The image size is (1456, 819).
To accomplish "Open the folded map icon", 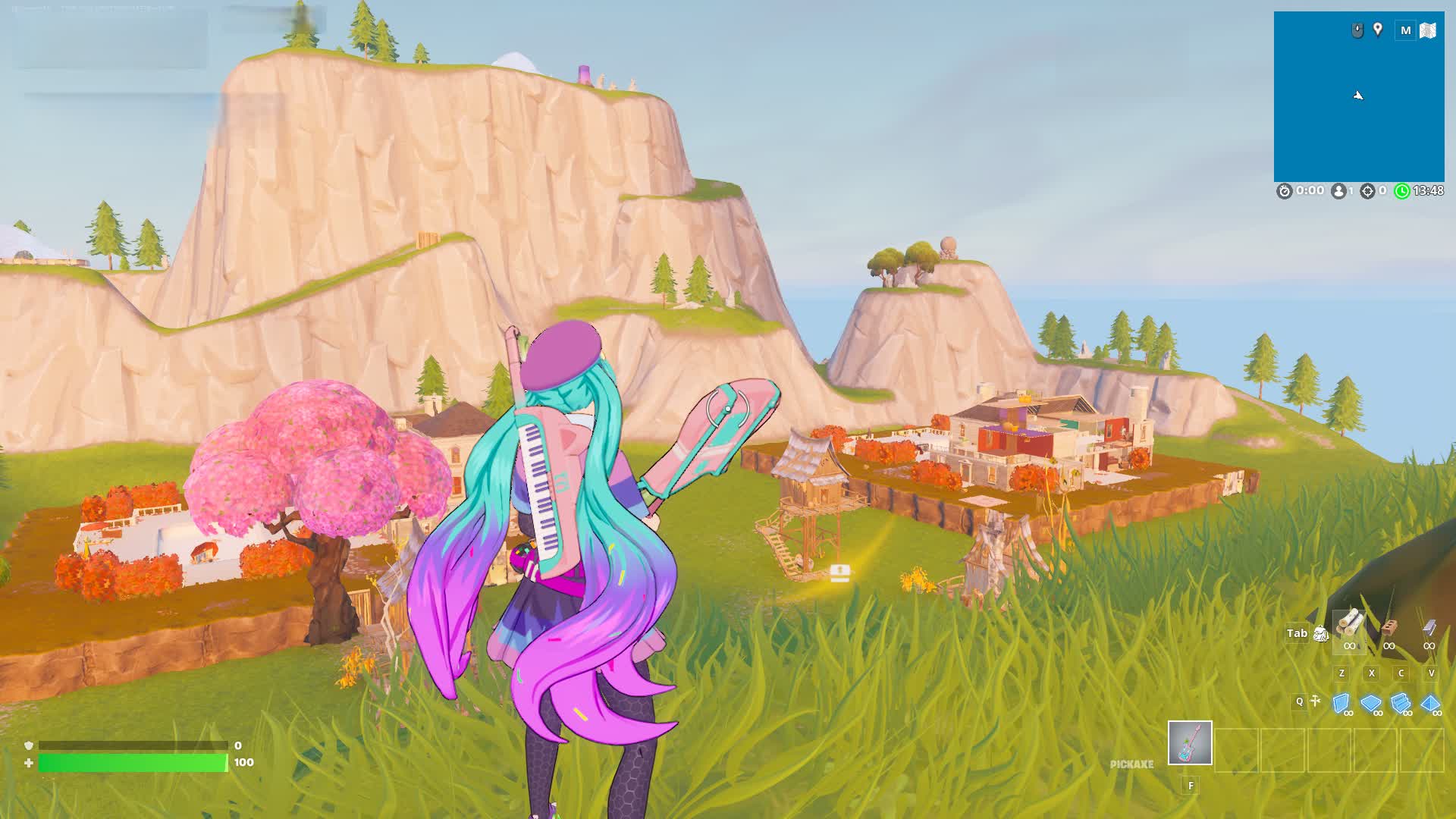I will pos(1428,30).
